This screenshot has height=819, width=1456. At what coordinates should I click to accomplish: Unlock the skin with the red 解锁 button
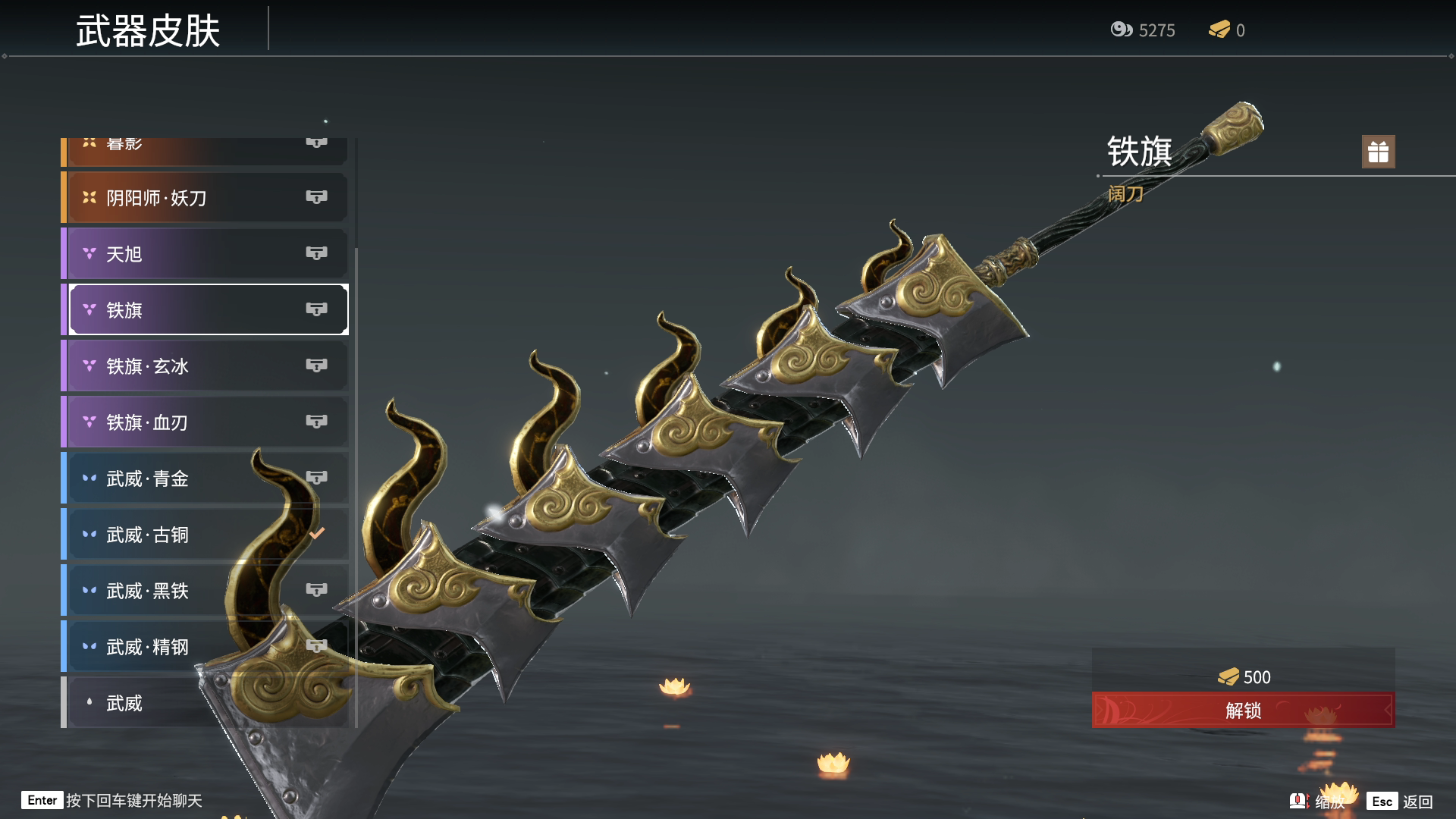coord(1243,711)
